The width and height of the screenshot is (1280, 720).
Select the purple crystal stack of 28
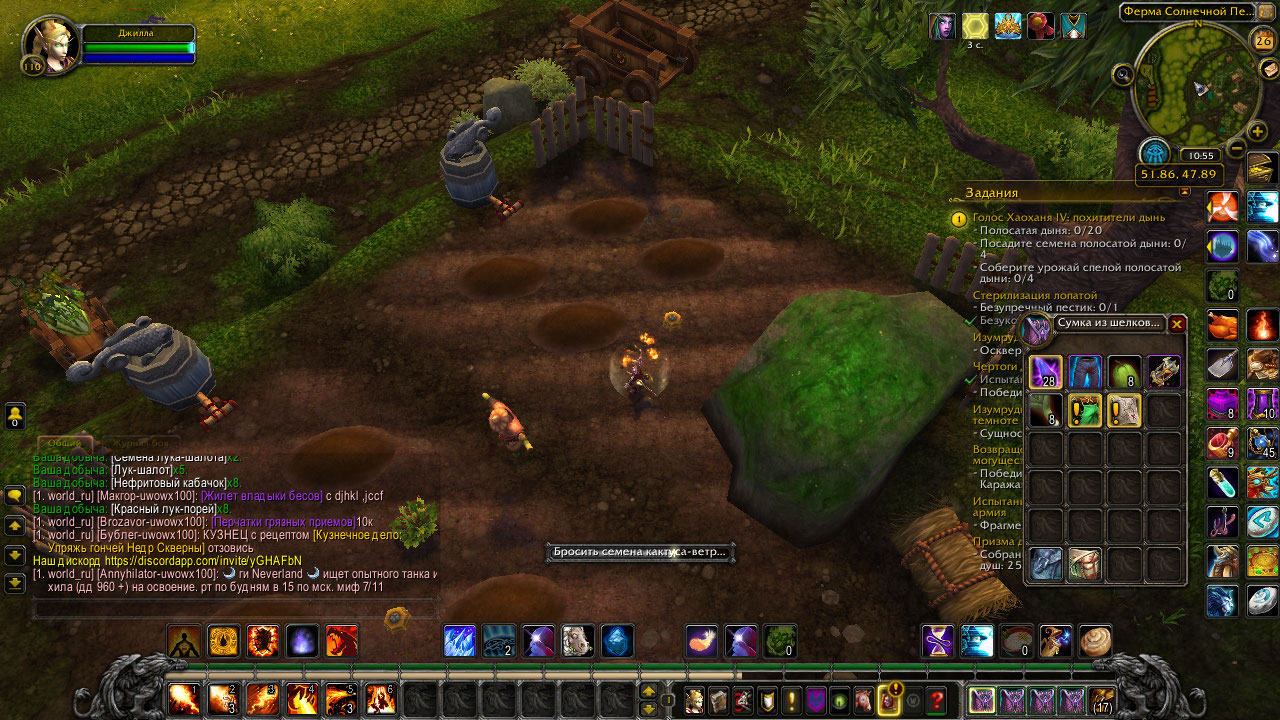tap(1046, 372)
